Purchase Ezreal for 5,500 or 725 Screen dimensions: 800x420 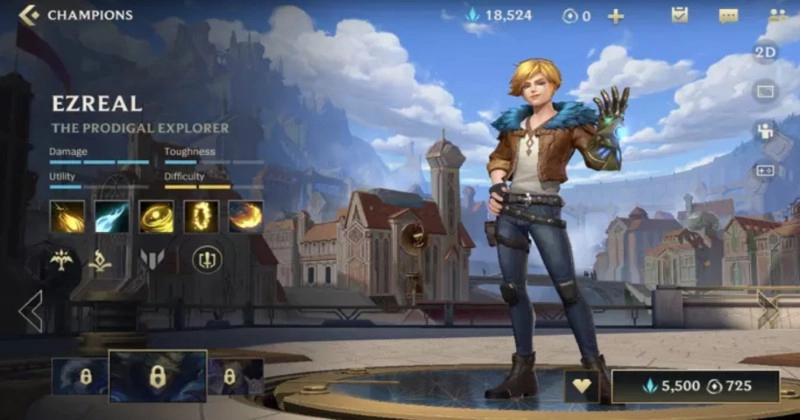pos(696,386)
